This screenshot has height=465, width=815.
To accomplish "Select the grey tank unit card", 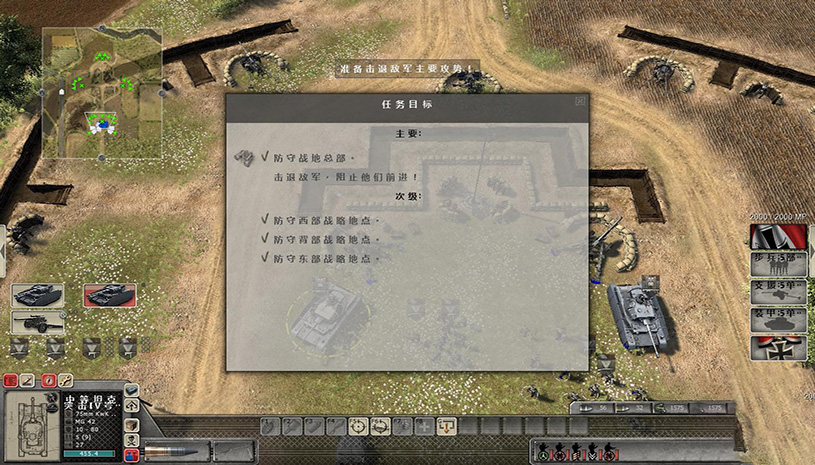I will pos(37,295).
